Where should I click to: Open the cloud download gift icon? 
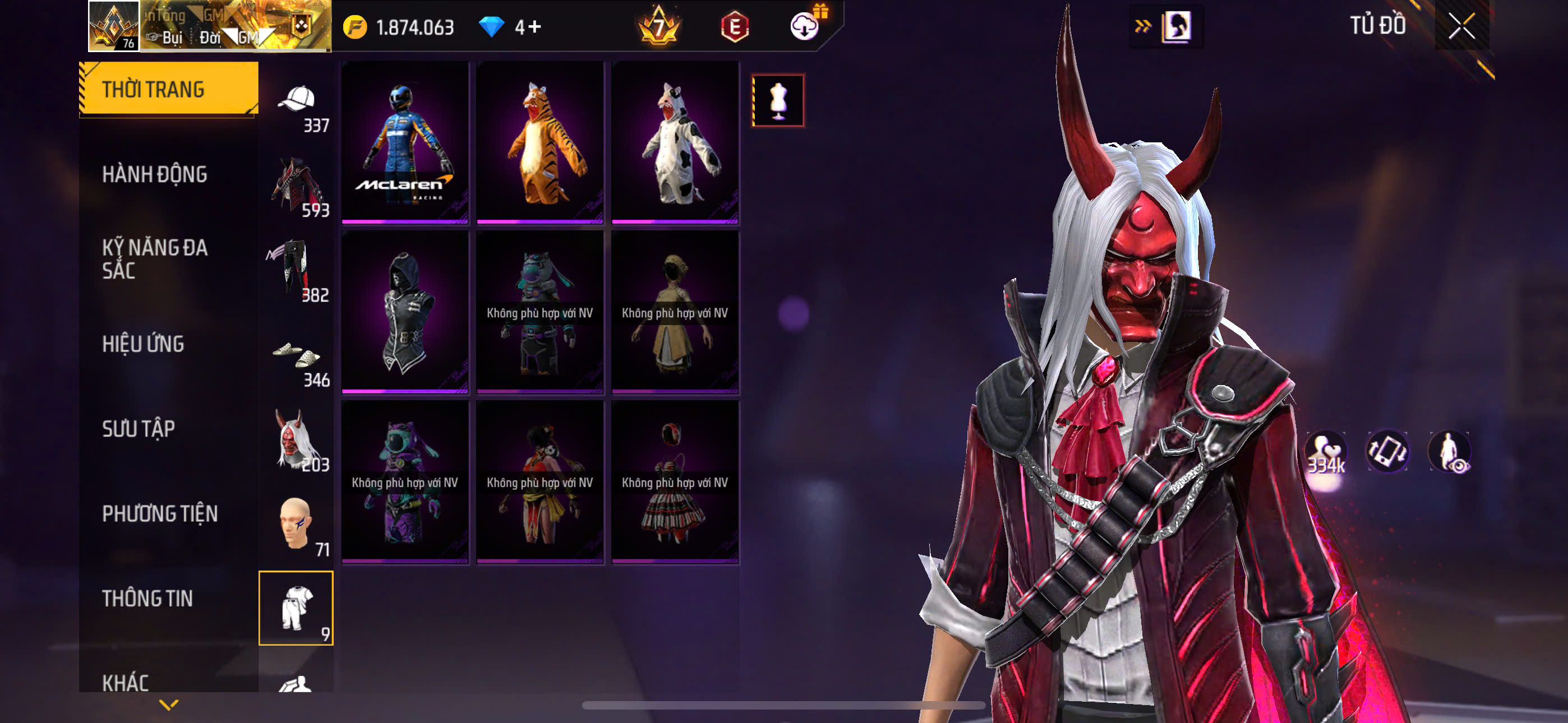[805, 26]
